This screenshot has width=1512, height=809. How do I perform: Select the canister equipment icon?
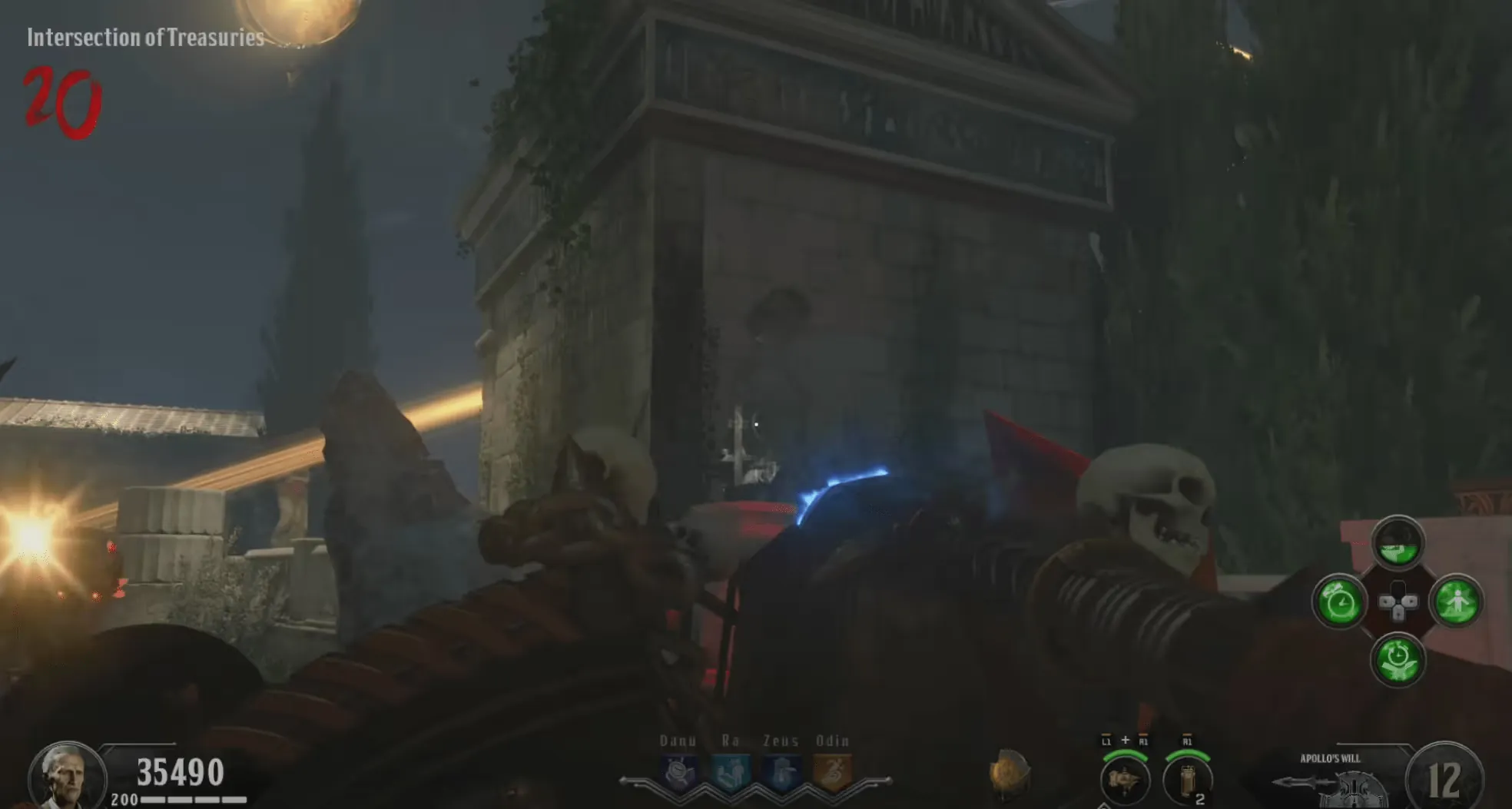1187,779
